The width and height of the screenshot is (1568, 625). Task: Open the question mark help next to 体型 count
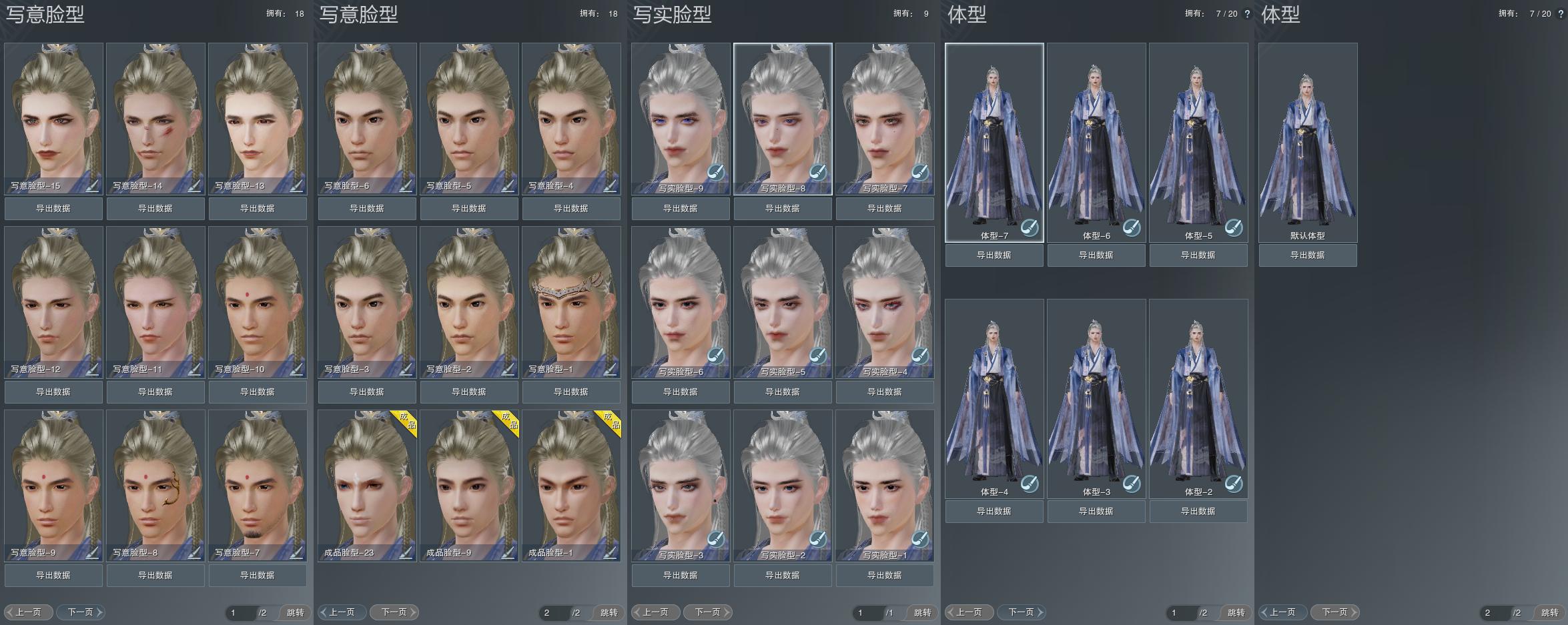(x=1247, y=14)
